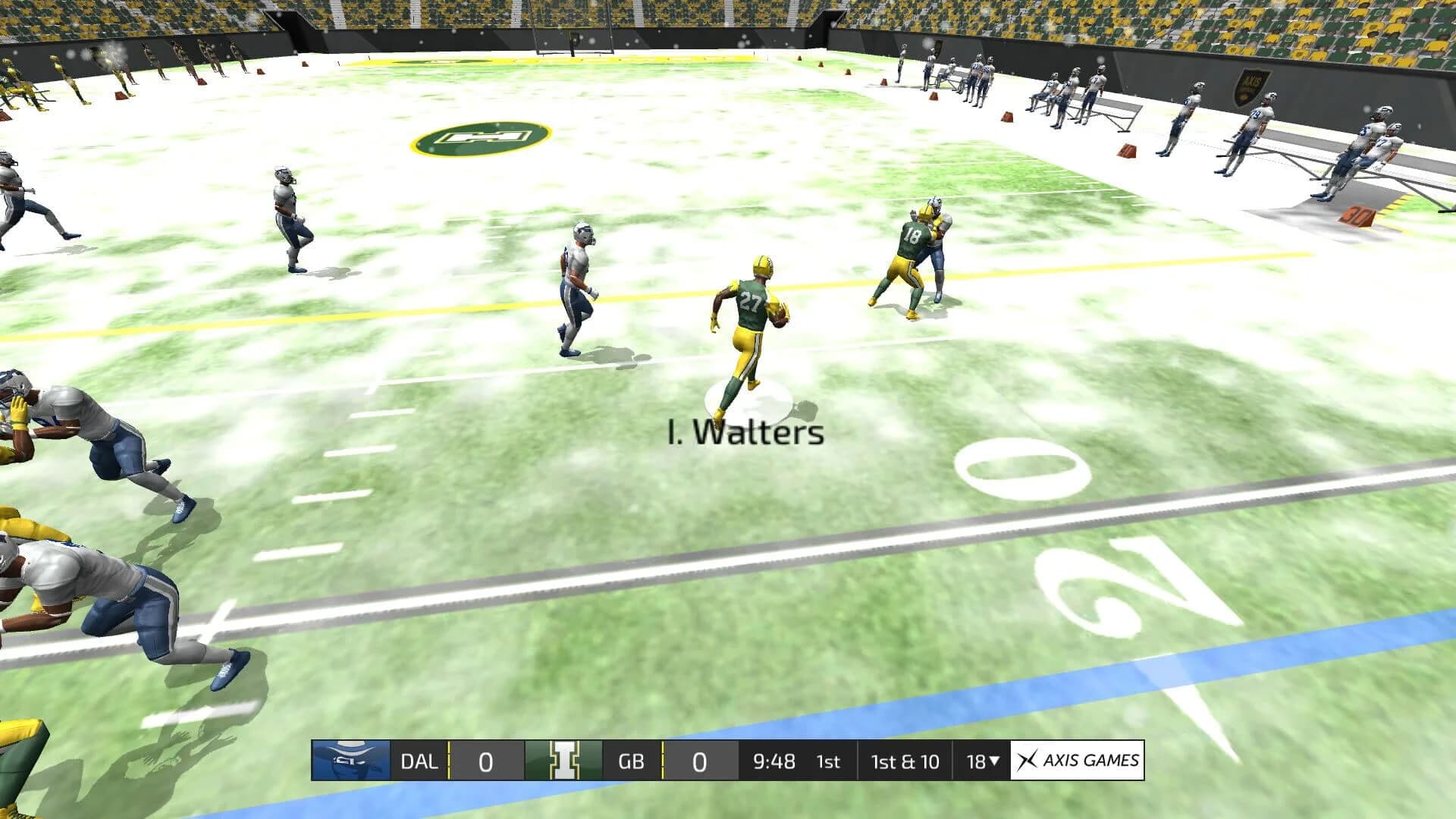Screen dimensions: 1456x819
Task: Open the player 18 dropdown on scoreboard
Action: coord(984,761)
